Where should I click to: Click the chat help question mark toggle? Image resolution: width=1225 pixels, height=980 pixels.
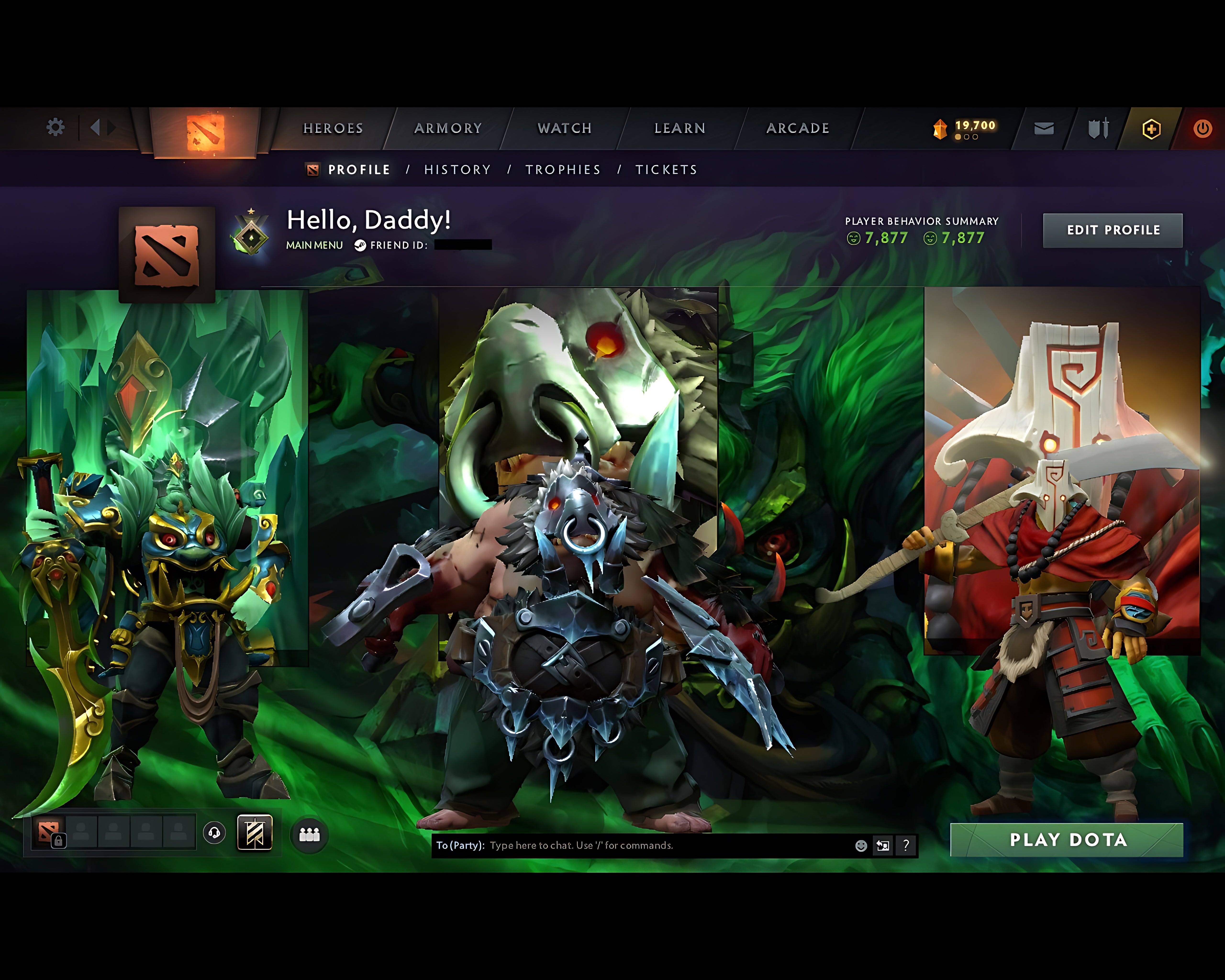point(905,845)
